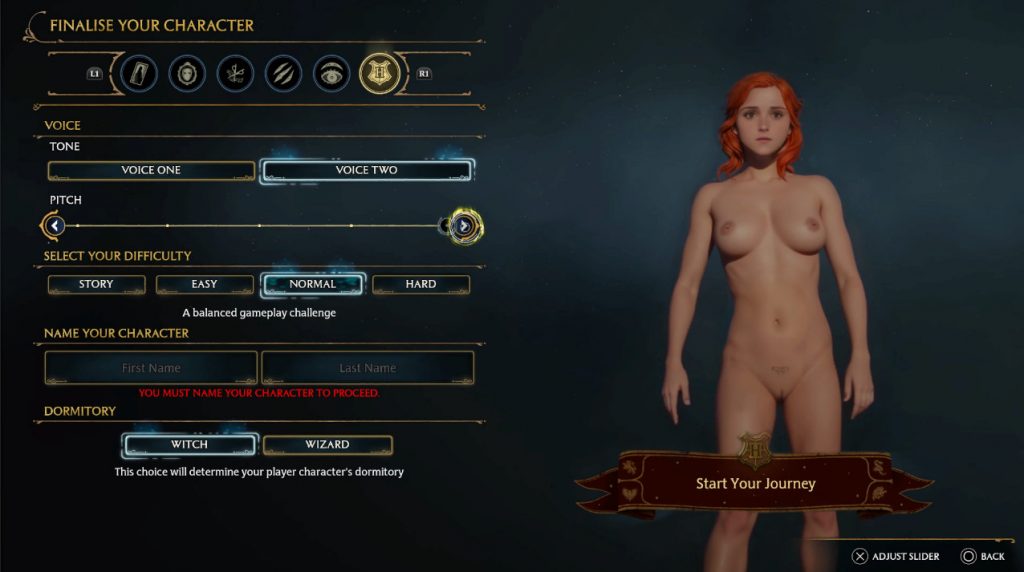Set difficulty to Story
Image resolution: width=1024 pixels, height=572 pixels.
96,285
